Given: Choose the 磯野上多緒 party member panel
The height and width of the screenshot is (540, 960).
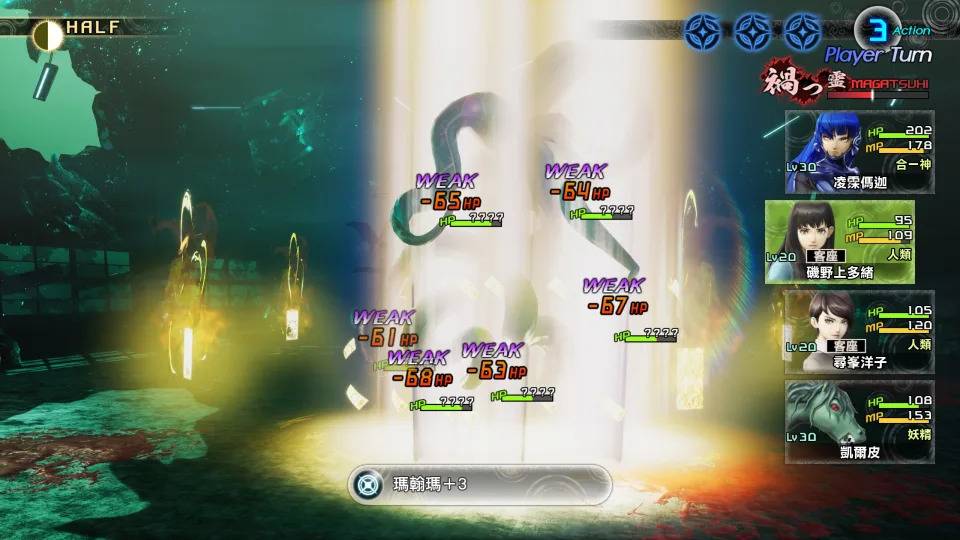Looking at the screenshot, I should pos(850,241).
